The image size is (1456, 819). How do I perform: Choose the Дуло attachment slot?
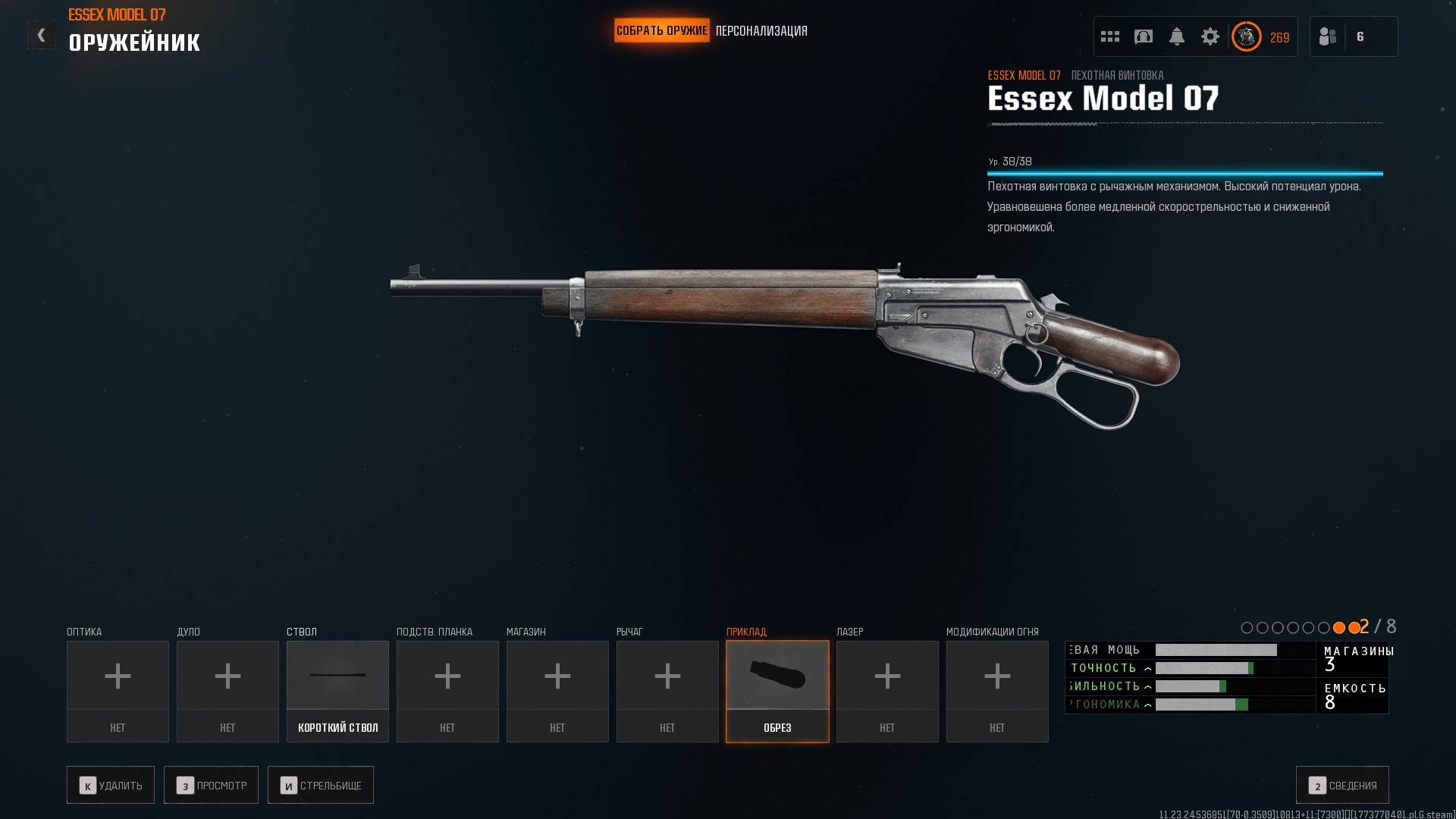tap(227, 691)
